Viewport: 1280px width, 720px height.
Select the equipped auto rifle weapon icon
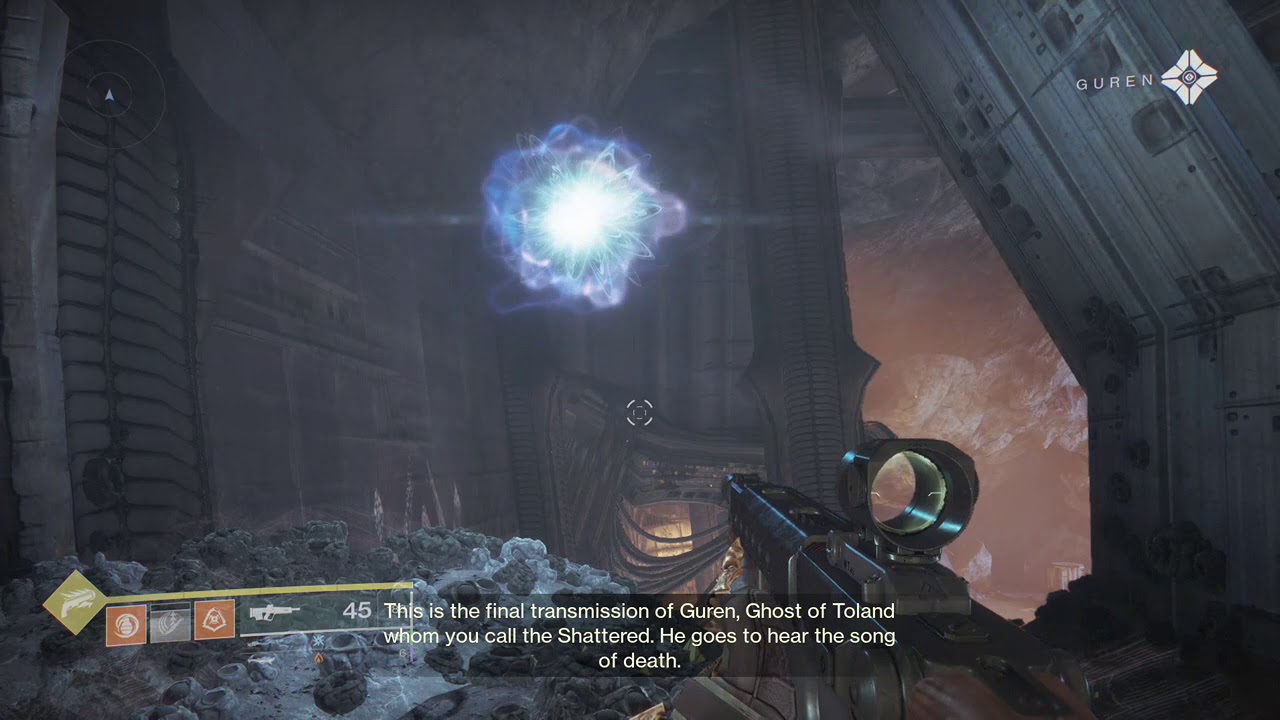click(274, 614)
